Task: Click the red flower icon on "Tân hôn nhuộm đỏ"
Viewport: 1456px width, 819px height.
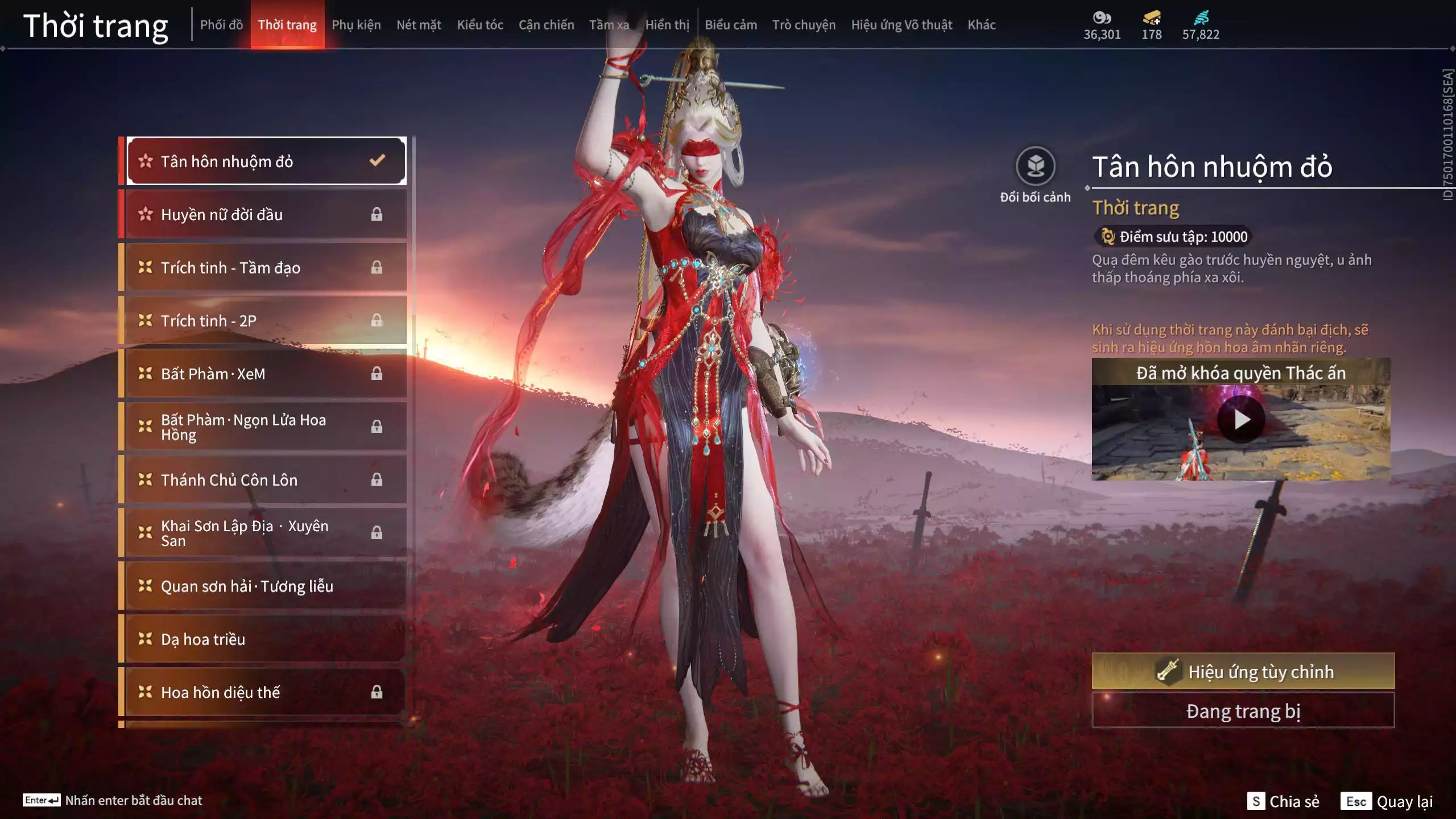Action: [x=145, y=161]
